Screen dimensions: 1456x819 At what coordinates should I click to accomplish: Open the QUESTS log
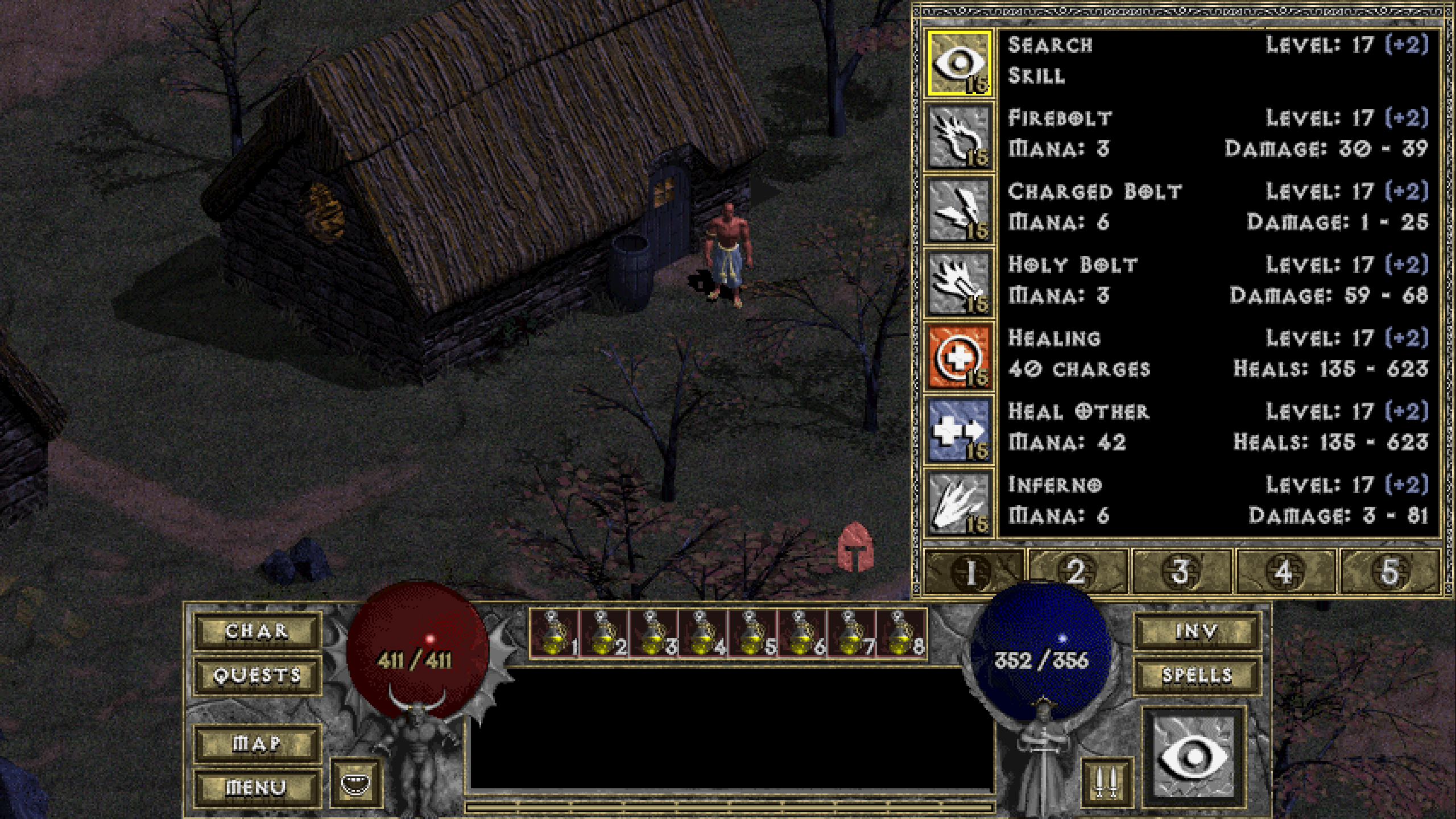tap(257, 675)
